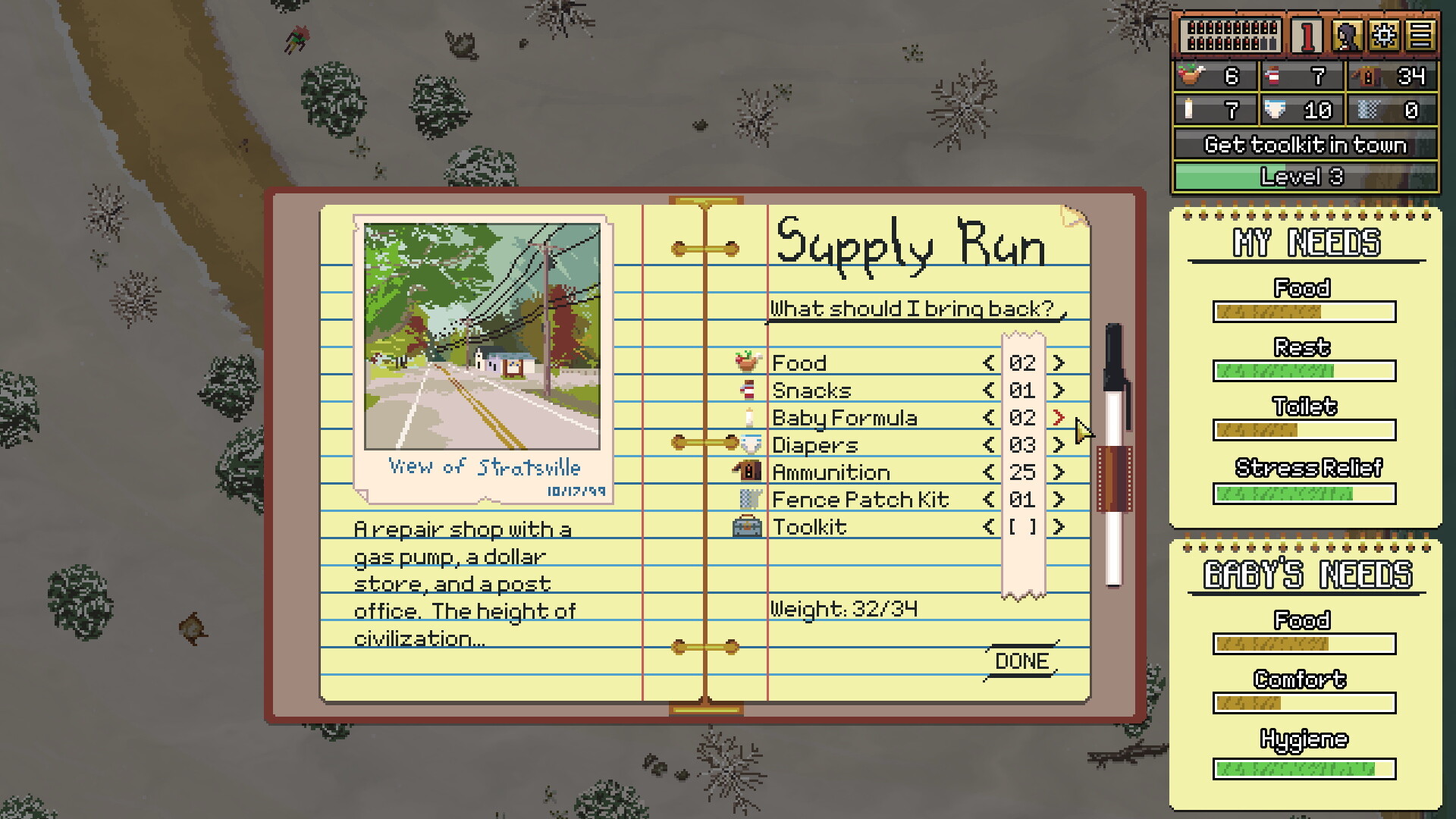
Task: Decrease the Ammunition count from 25
Action: (988, 472)
